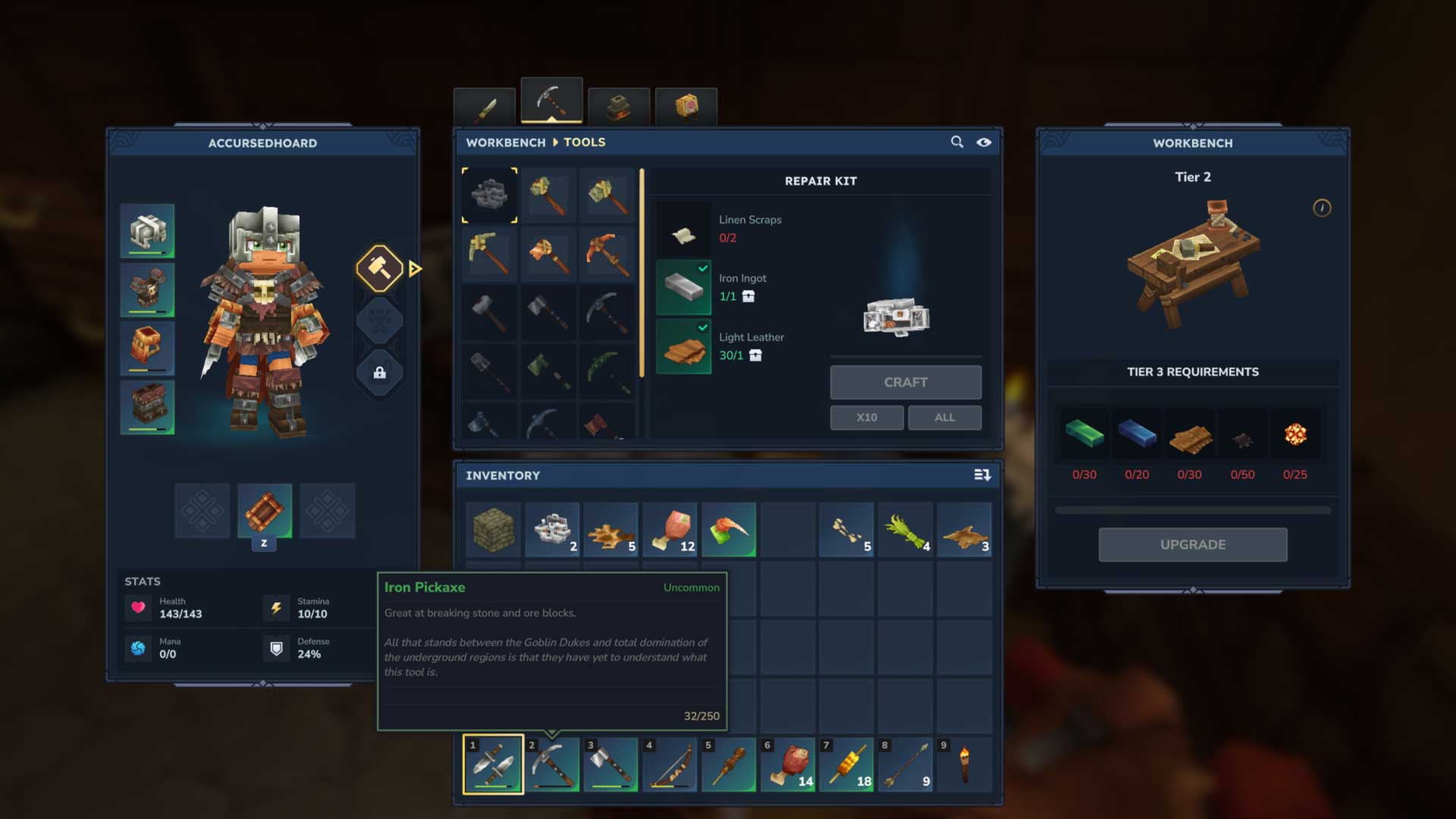Open the search magnifier in the Workbench panel
This screenshot has width=1456, height=819.
coord(955,142)
